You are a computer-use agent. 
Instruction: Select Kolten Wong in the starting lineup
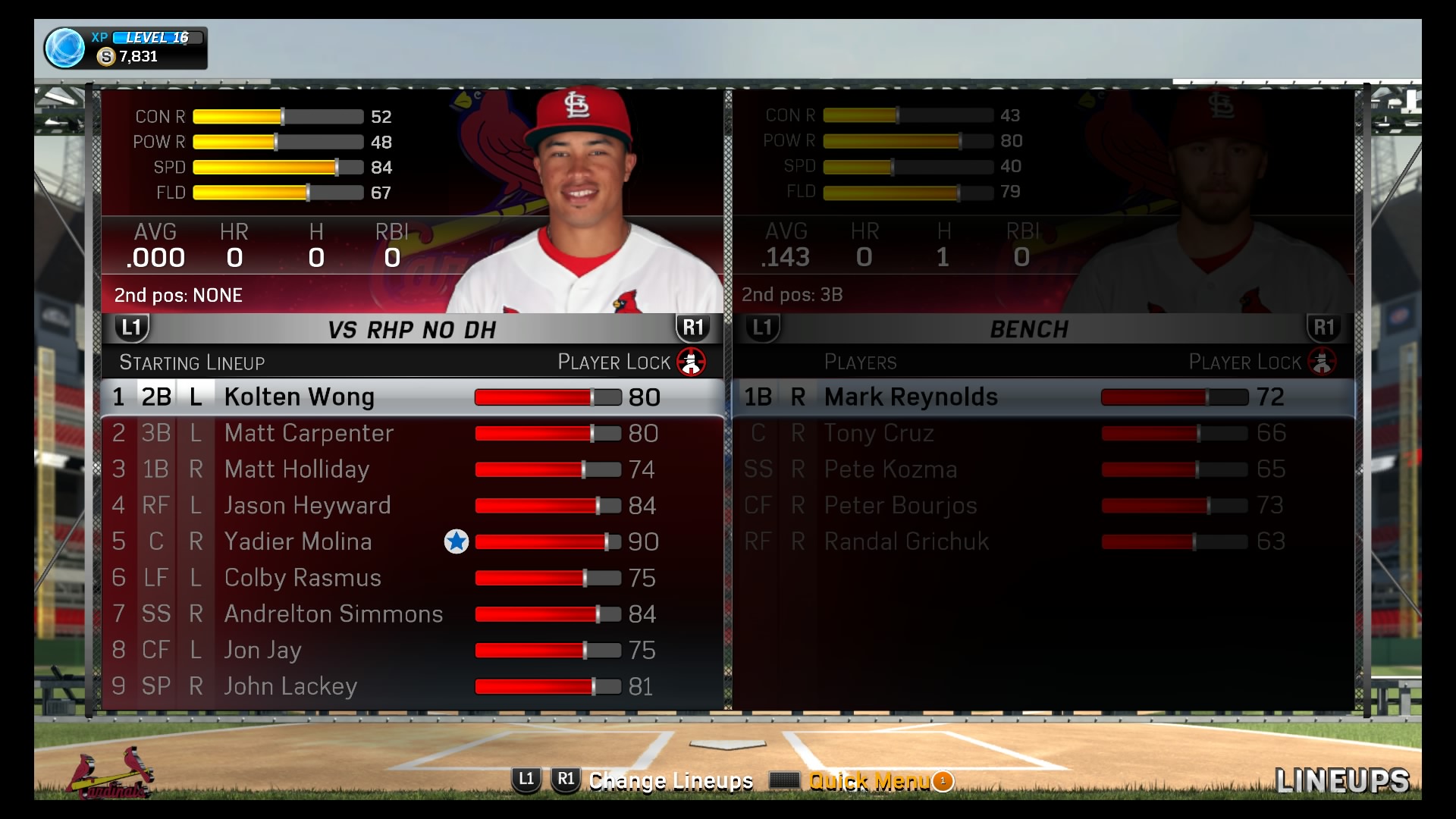tap(299, 397)
